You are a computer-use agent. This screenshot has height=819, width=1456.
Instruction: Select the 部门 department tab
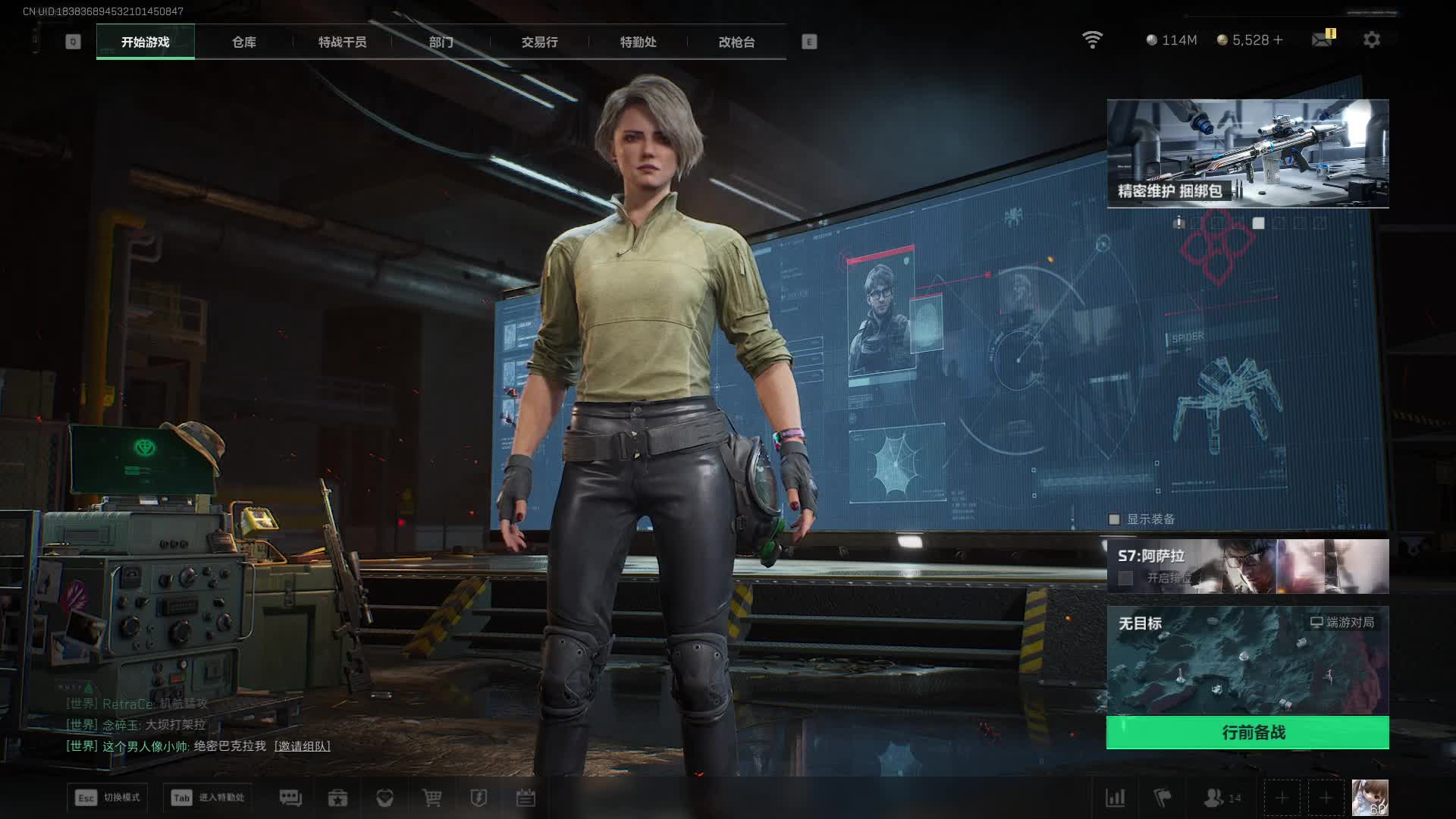tap(441, 42)
